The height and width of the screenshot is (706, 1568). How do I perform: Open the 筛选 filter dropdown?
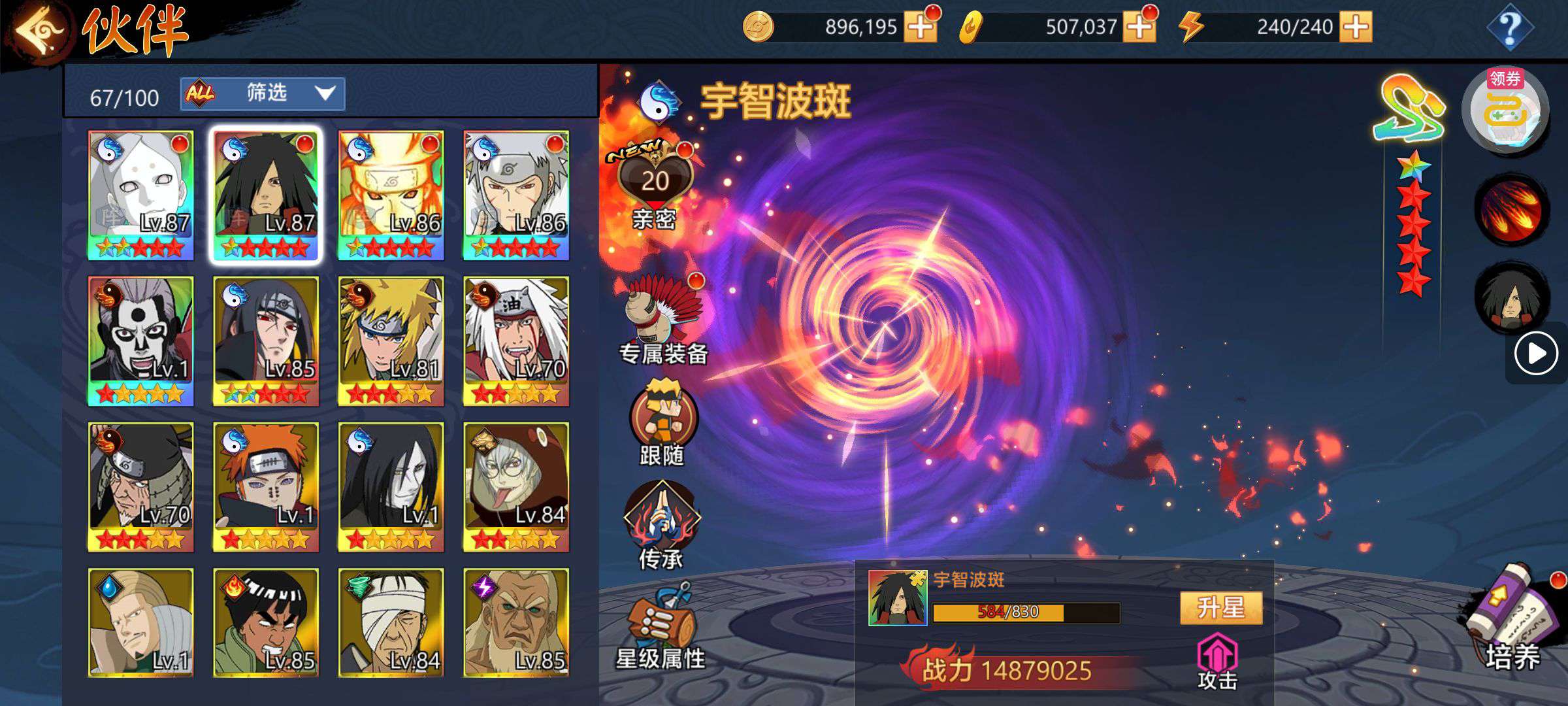(263, 94)
